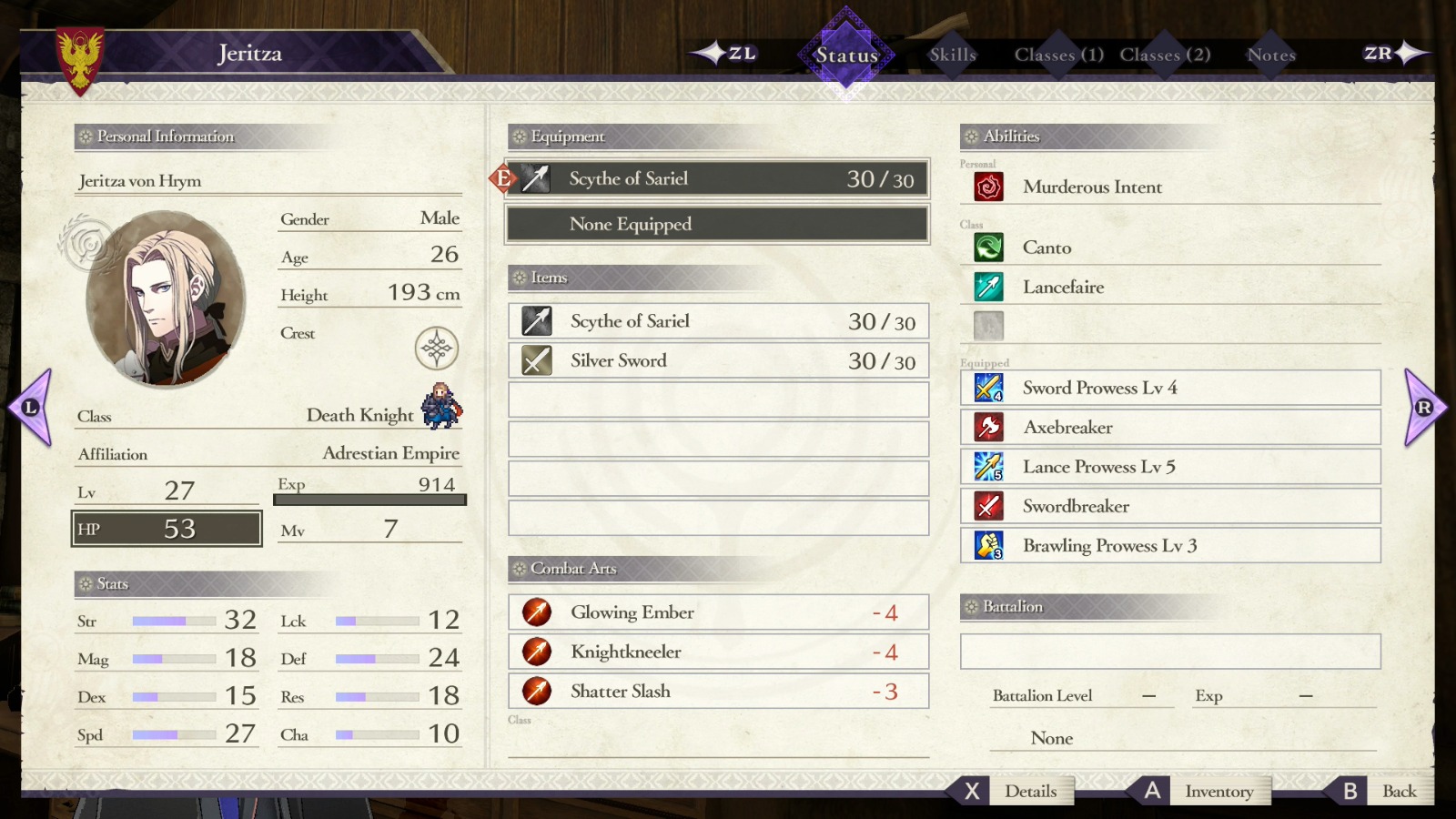This screenshot has width=1456, height=819.
Task: Select the Glowing Ember combat art icon
Action: (537, 612)
